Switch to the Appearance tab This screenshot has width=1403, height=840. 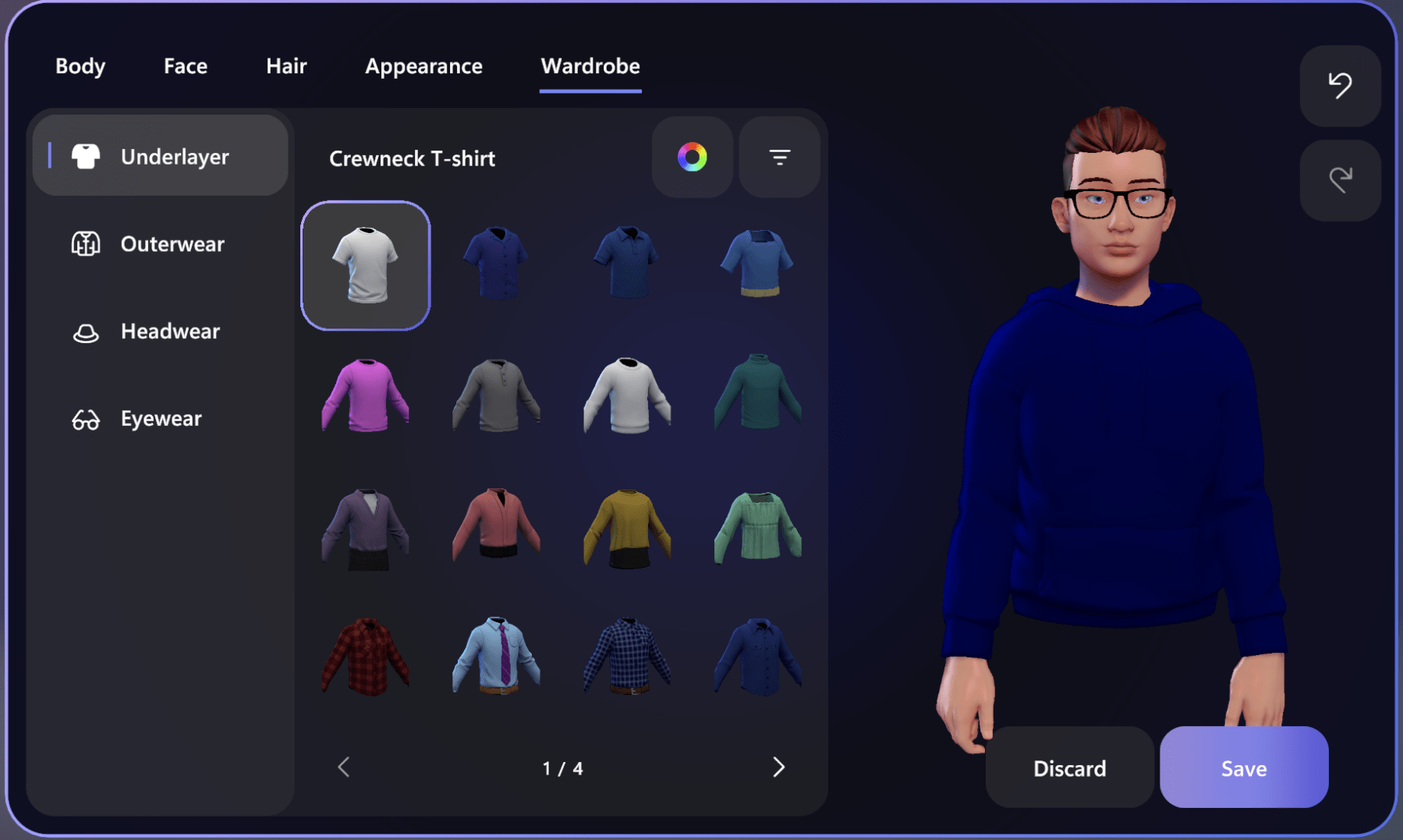423,66
